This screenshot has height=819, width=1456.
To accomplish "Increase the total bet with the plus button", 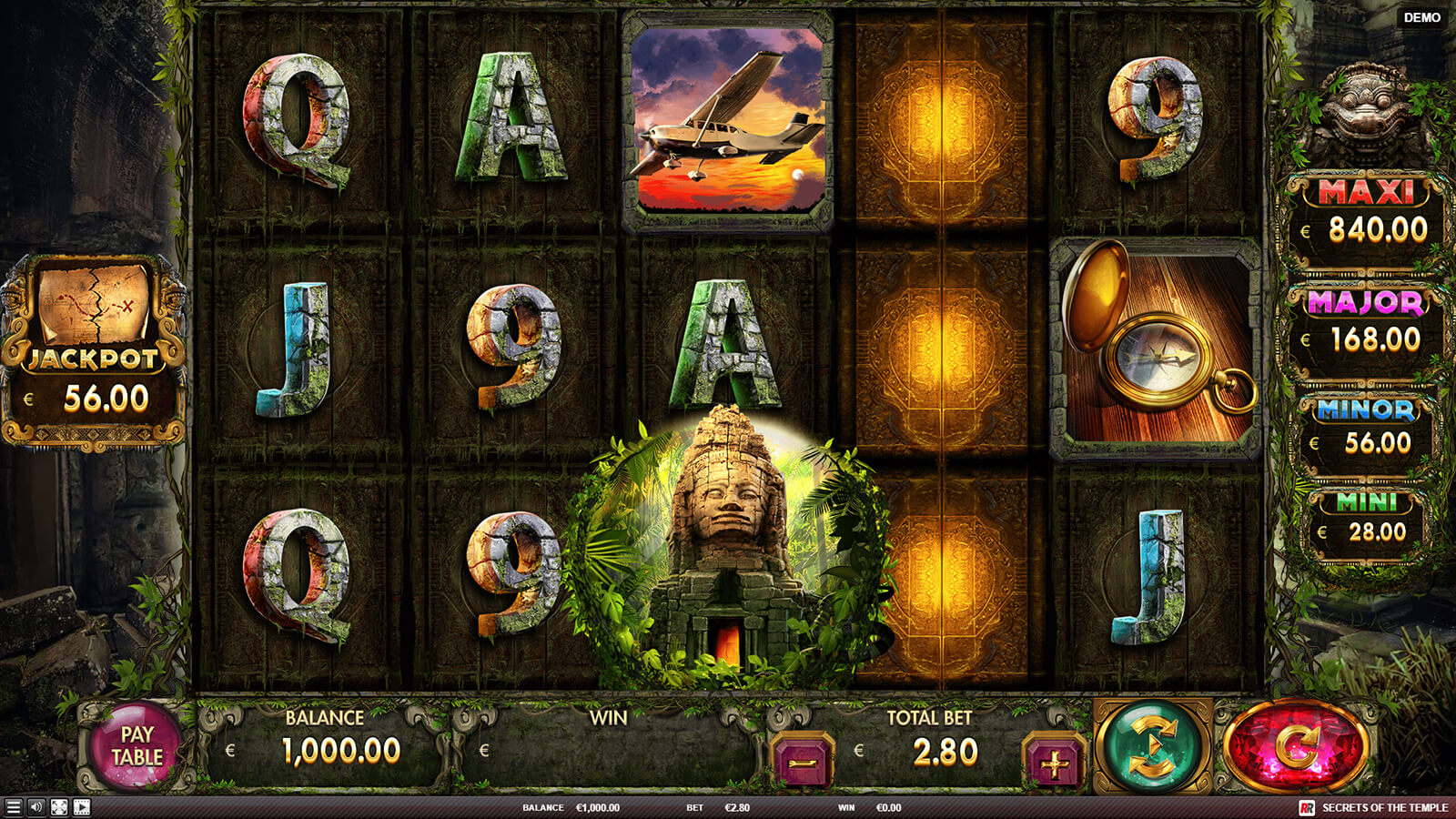I will (1054, 763).
